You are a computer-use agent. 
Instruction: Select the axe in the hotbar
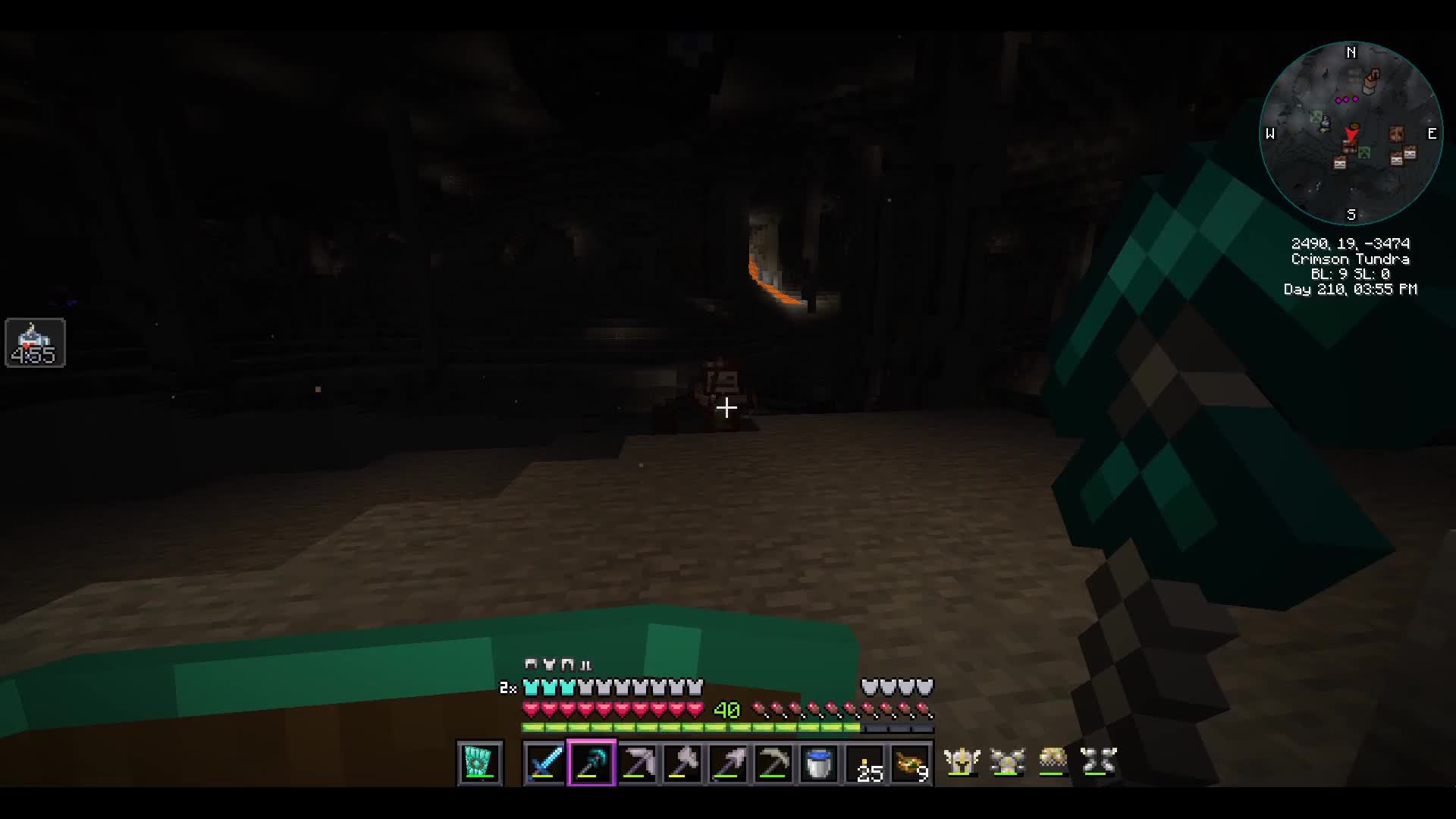683,764
